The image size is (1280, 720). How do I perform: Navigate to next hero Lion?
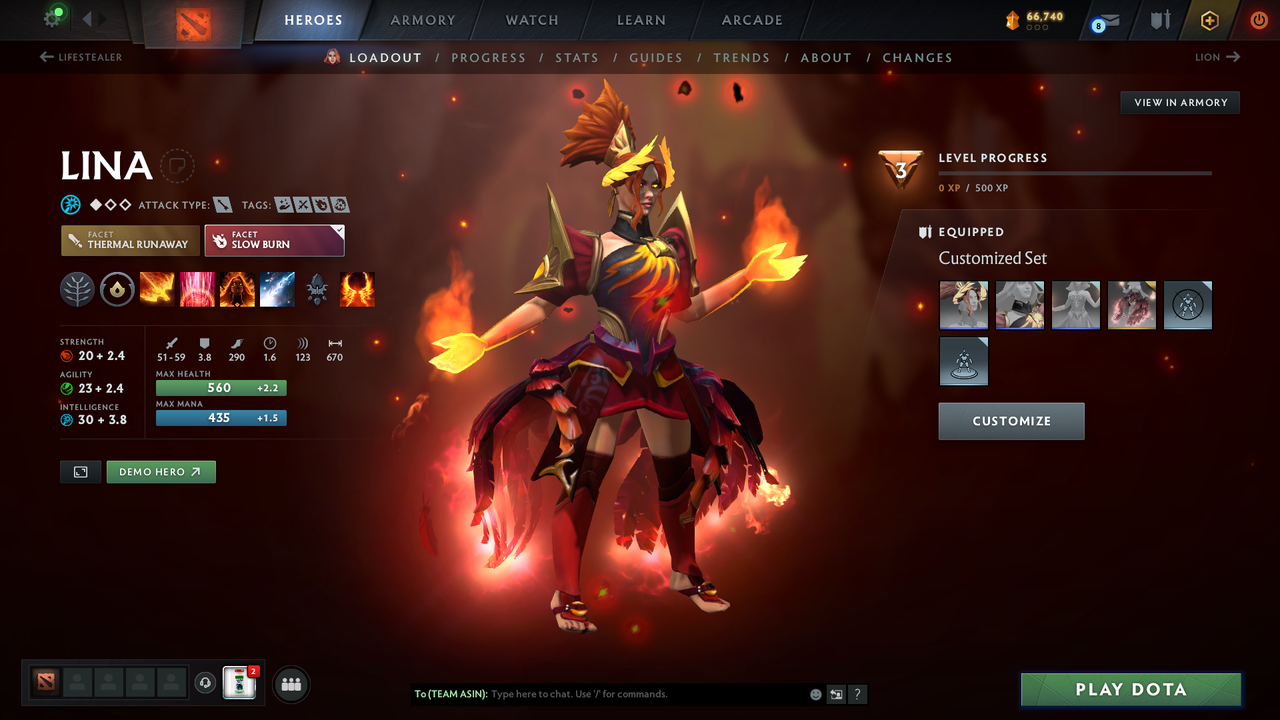1218,57
